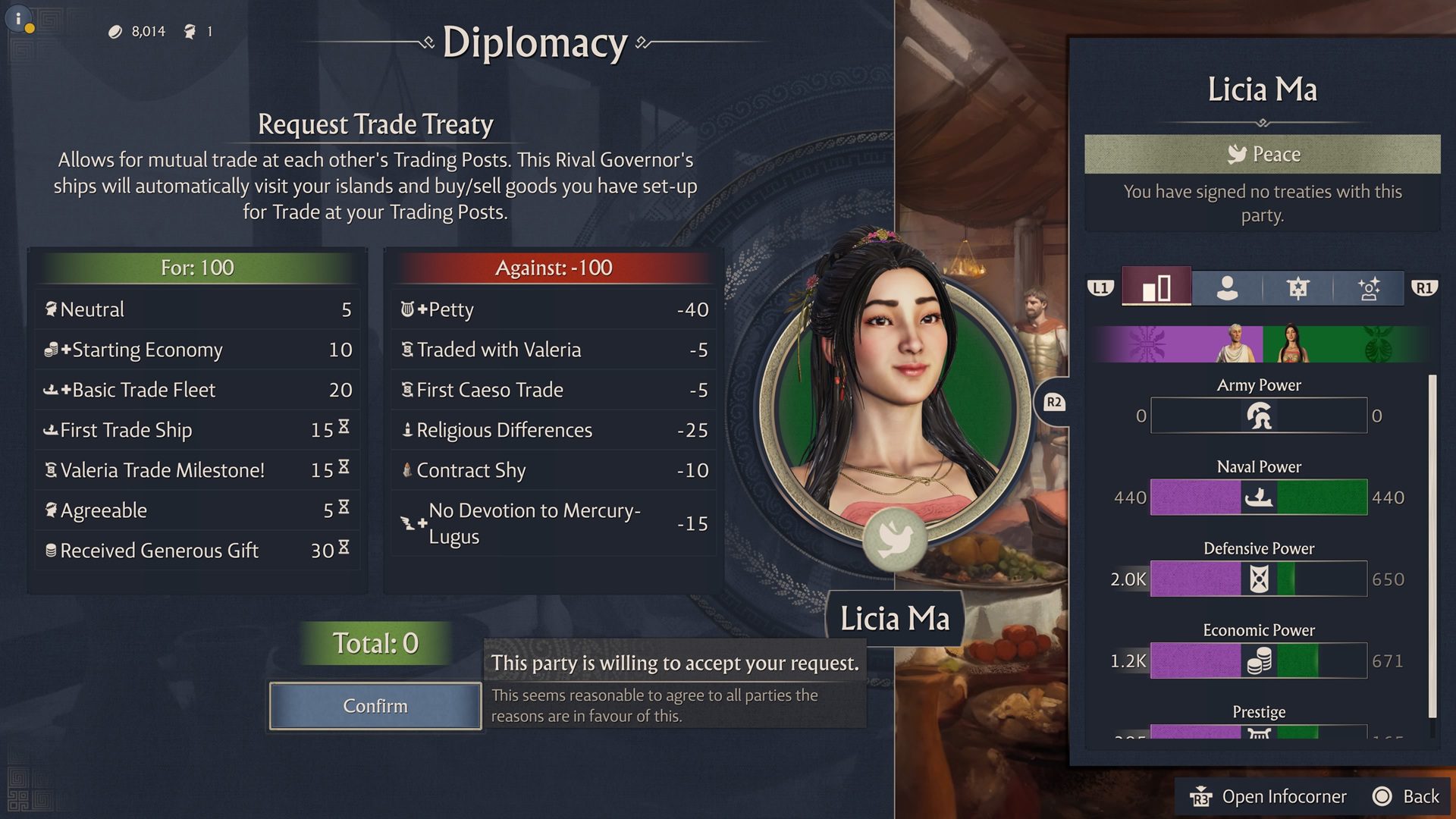Open the Infocorner panel
This screenshot has width=1456, height=819.
click(x=1269, y=796)
